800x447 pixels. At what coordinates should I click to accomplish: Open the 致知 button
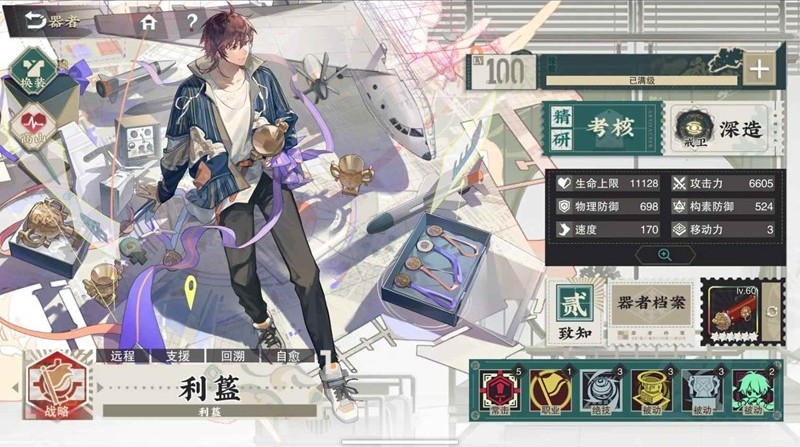pos(574,311)
